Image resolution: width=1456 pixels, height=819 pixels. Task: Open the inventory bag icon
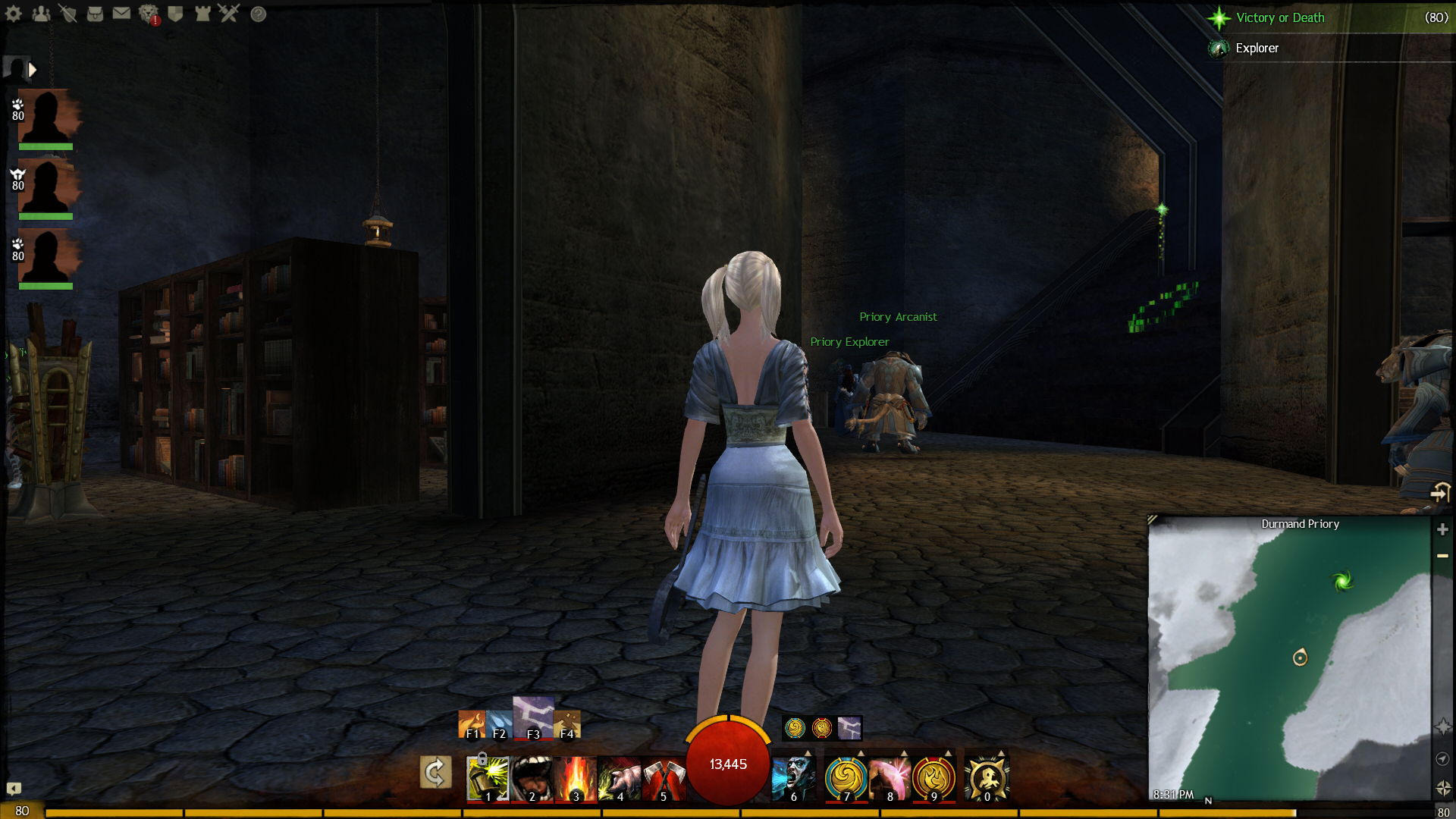tap(95, 14)
